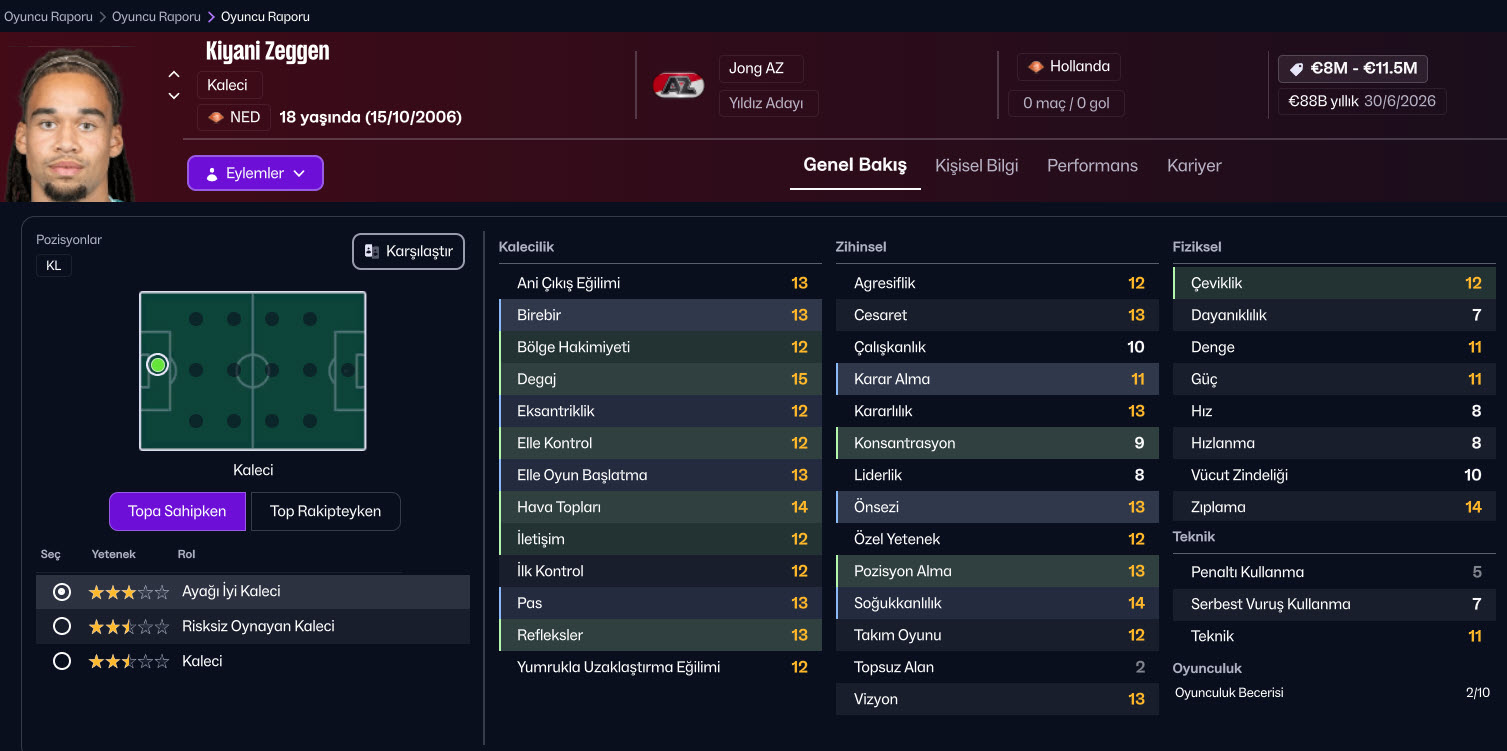Choose the Risksiz Oynayan Kaleci role
The image size is (1507, 751).
pos(62,627)
